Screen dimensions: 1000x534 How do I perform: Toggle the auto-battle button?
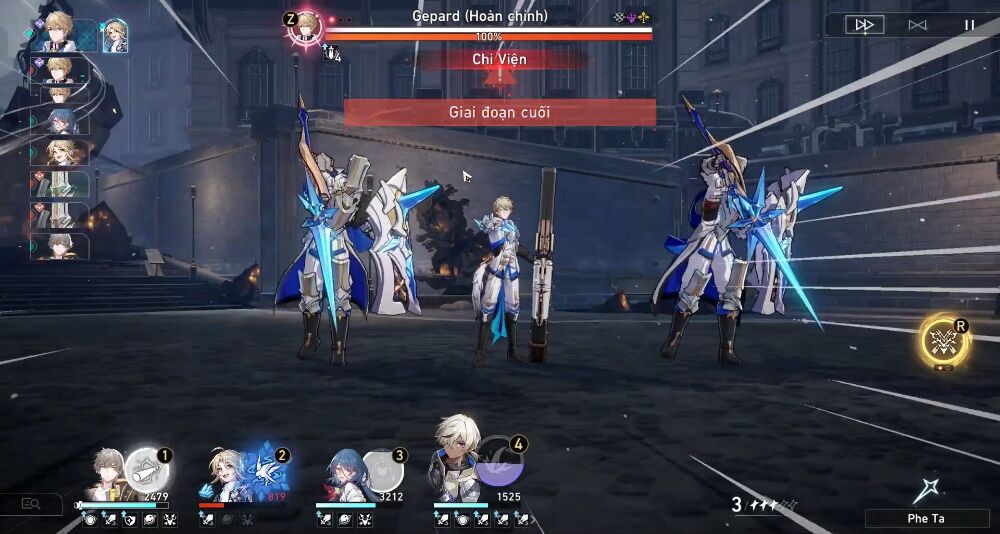click(917, 25)
